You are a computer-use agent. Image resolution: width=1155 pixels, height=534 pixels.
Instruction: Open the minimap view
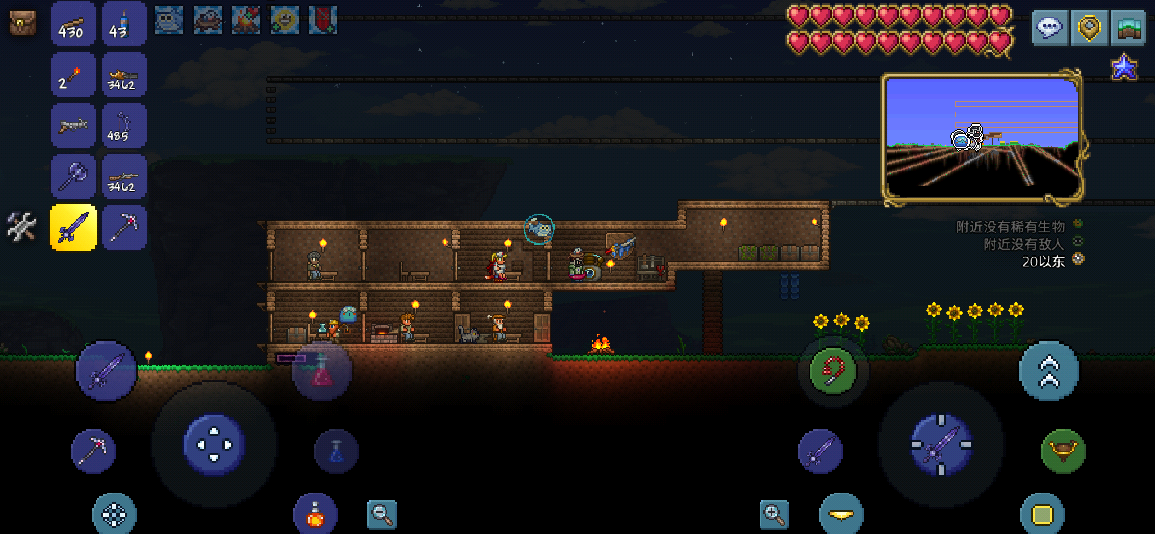(981, 138)
